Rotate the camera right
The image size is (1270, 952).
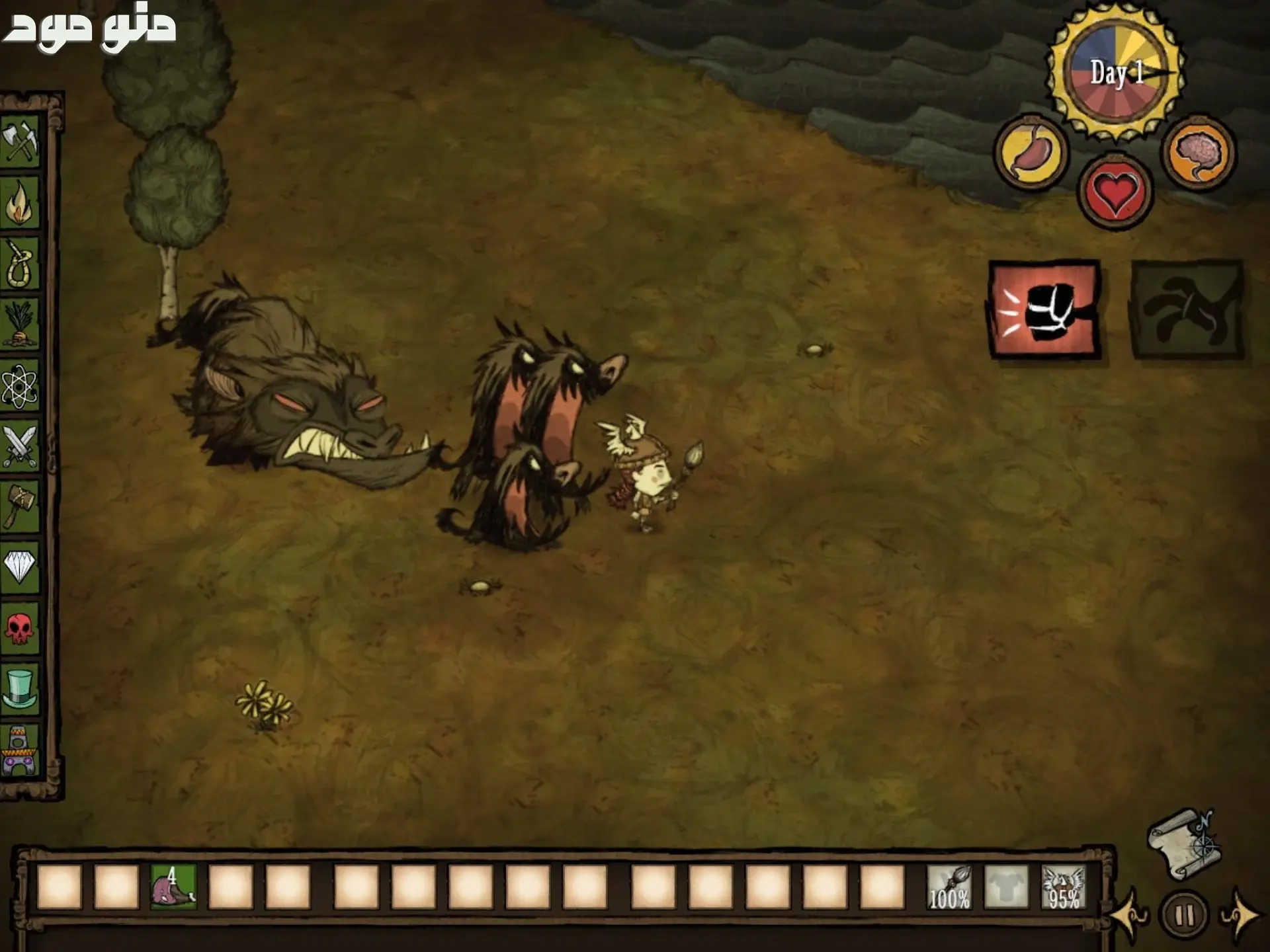(1238, 916)
